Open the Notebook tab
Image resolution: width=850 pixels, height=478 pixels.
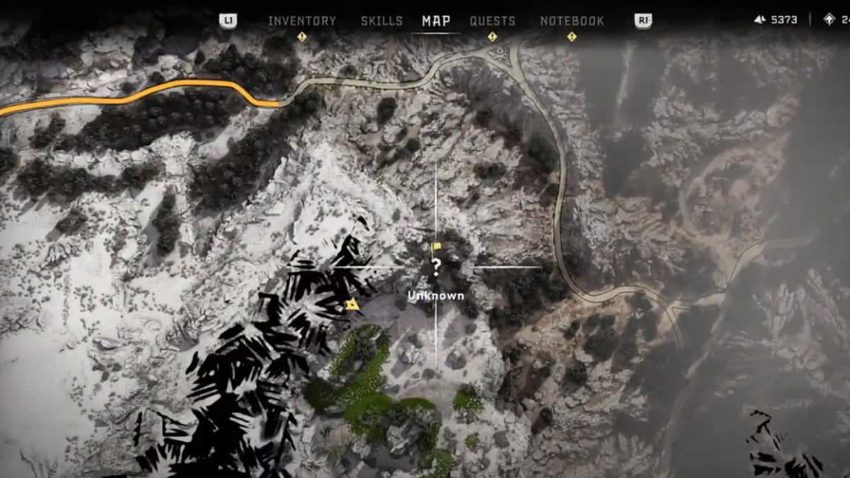tap(572, 21)
